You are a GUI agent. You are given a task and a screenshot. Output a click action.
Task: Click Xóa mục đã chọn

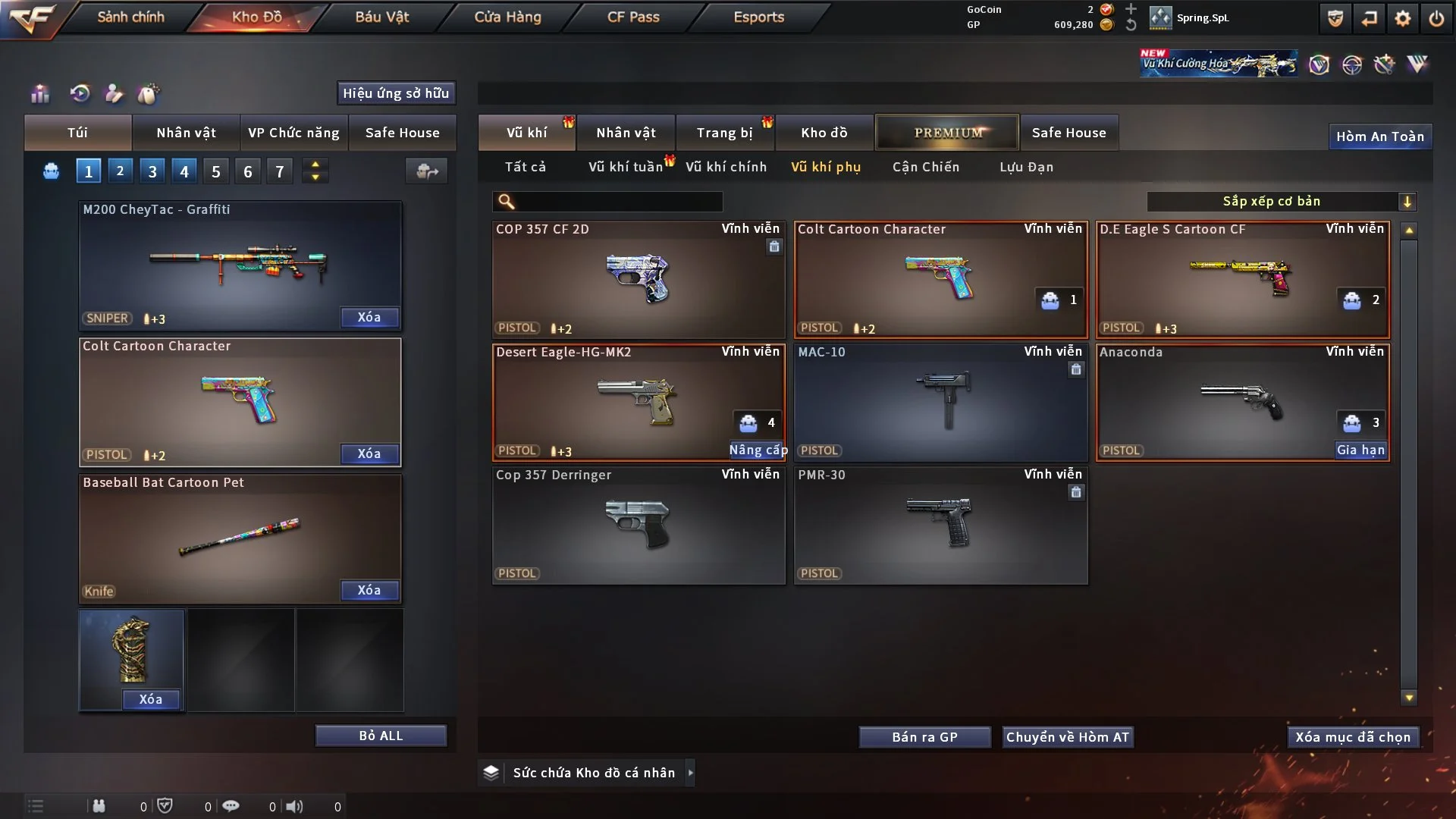tap(1353, 737)
